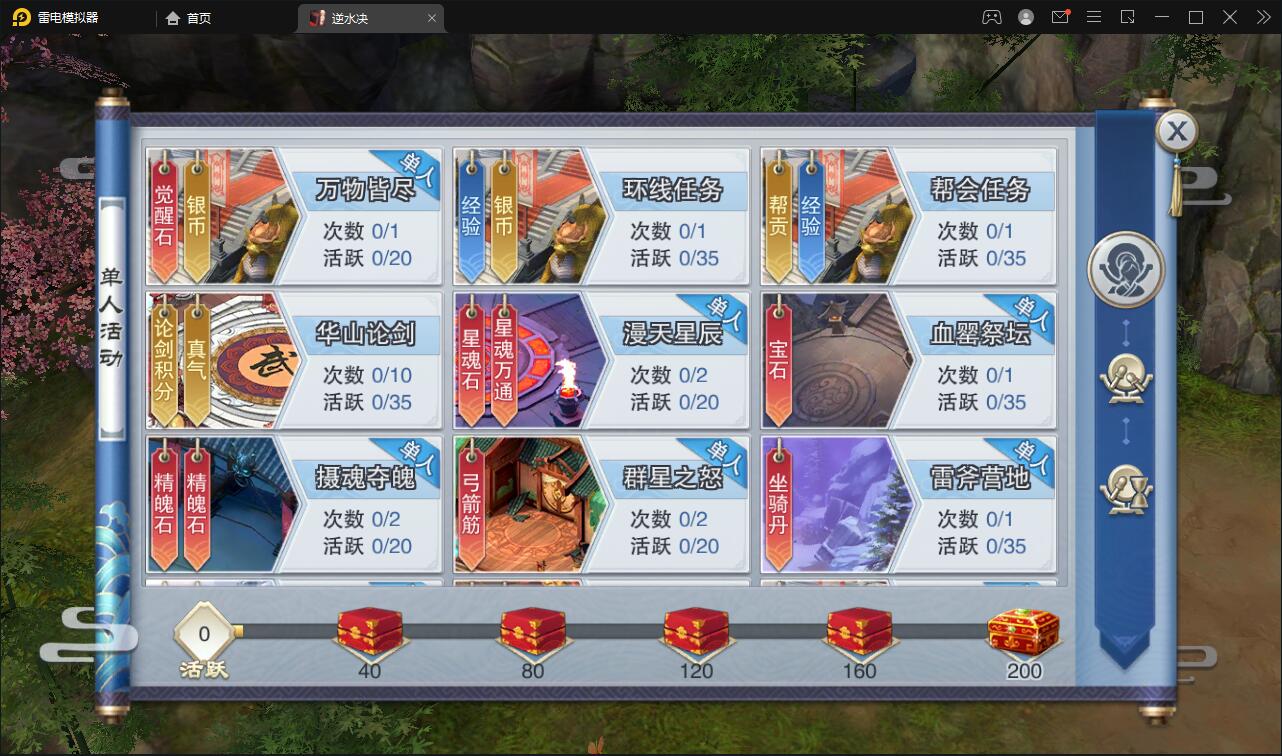The width and height of the screenshot is (1282, 756).
Task: Claim the 120 activity reward chest
Action: coord(696,632)
